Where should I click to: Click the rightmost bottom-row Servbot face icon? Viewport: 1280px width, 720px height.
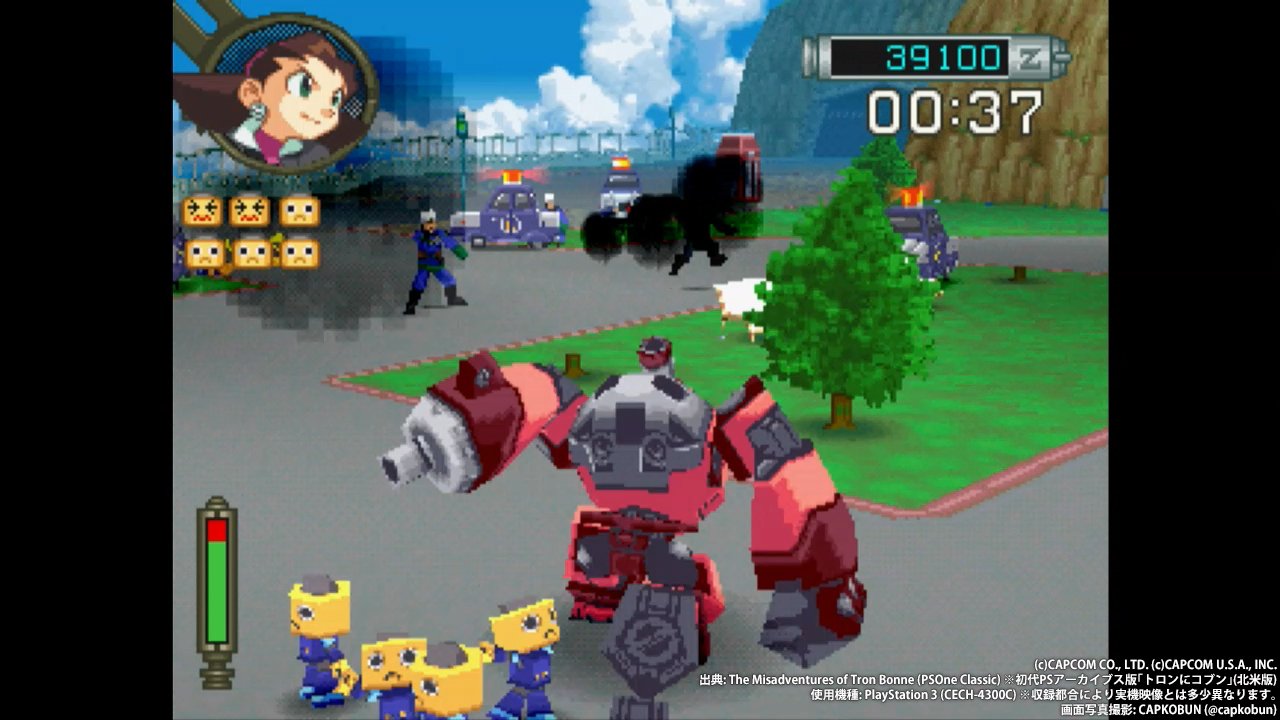point(299,253)
